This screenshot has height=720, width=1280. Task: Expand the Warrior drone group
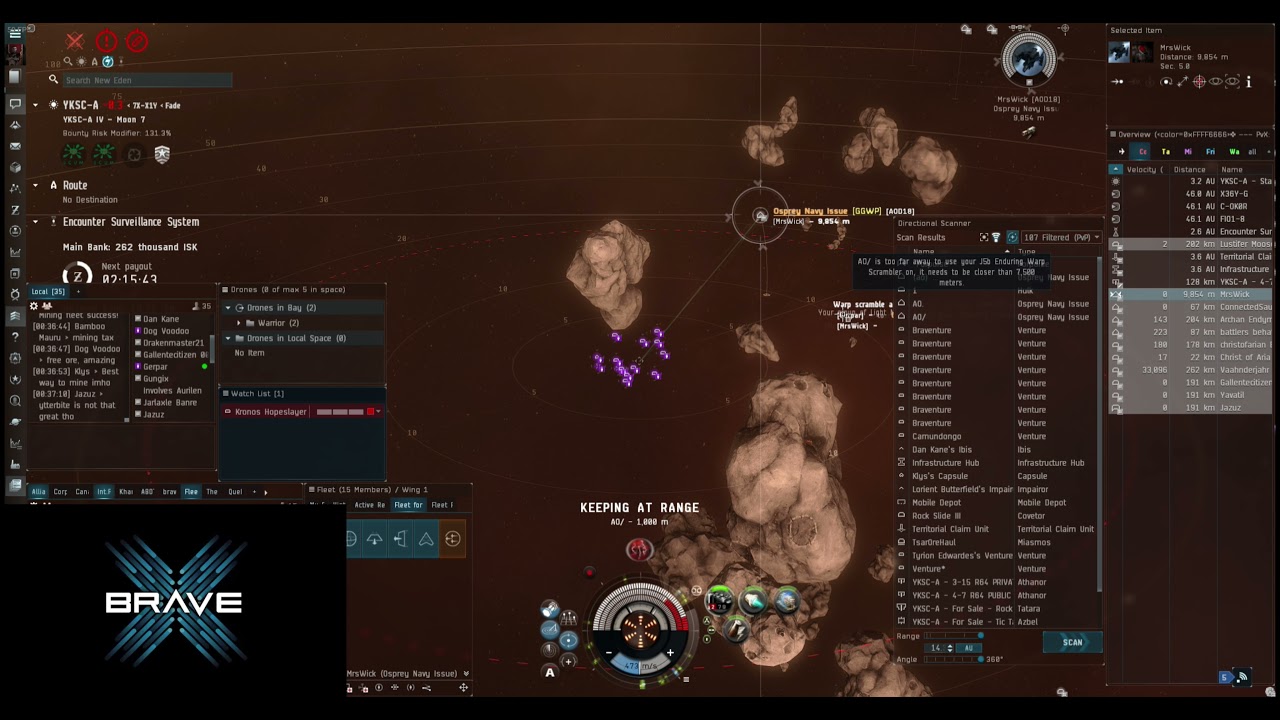coord(238,323)
